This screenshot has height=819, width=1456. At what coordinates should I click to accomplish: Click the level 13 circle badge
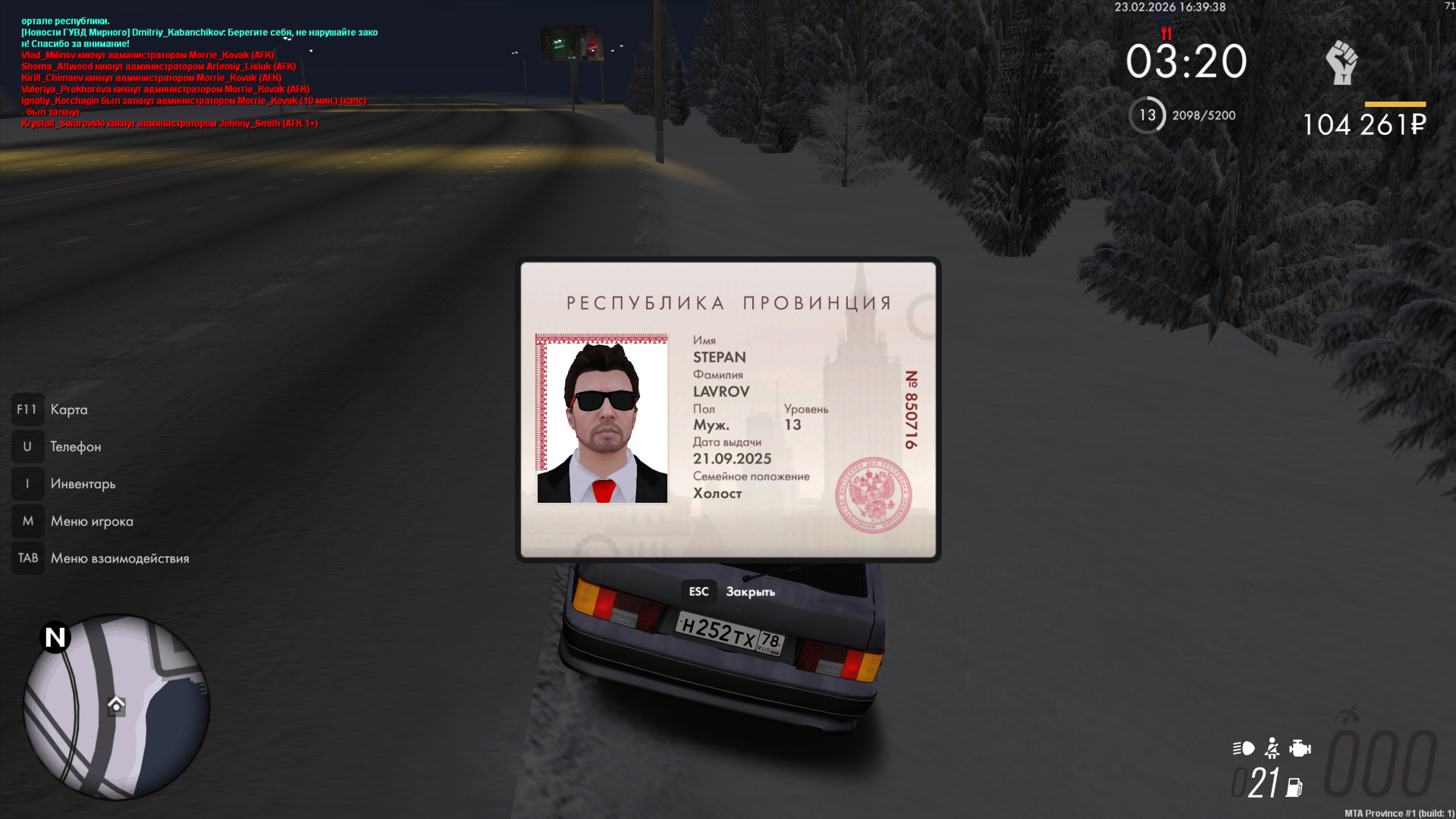pyautogui.click(x=1147, y=115)
